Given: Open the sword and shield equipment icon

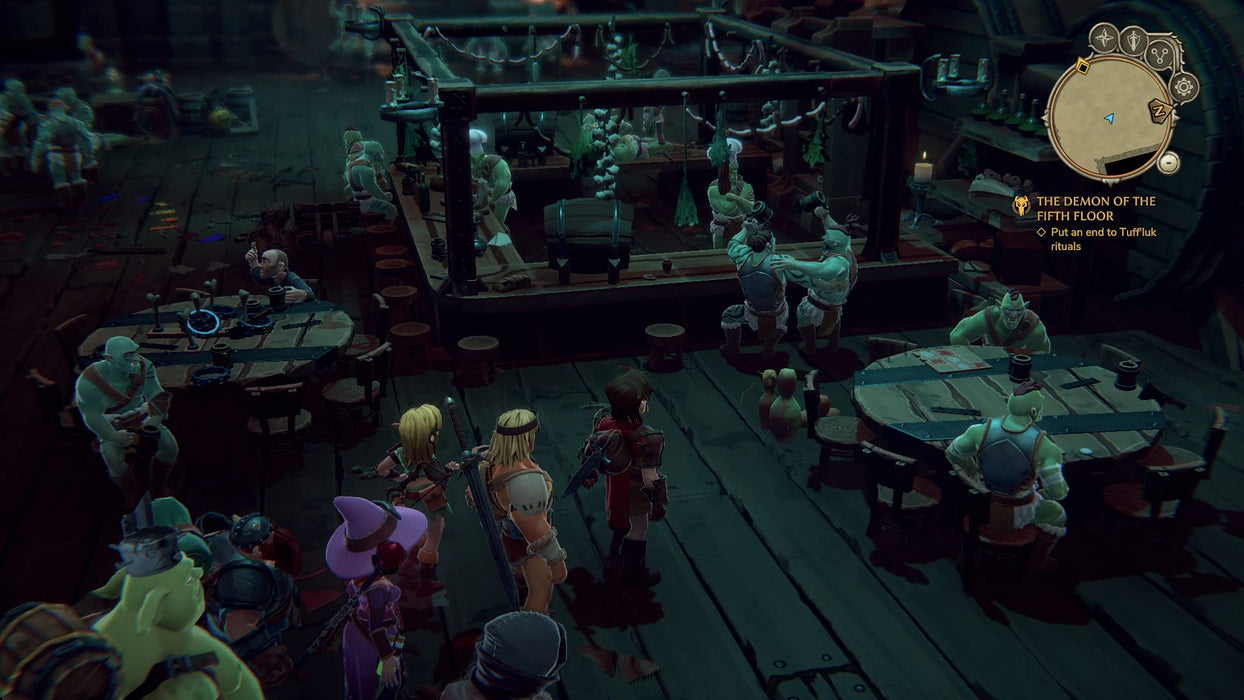Looking at the screenshot, I should tap(1133, 40).
